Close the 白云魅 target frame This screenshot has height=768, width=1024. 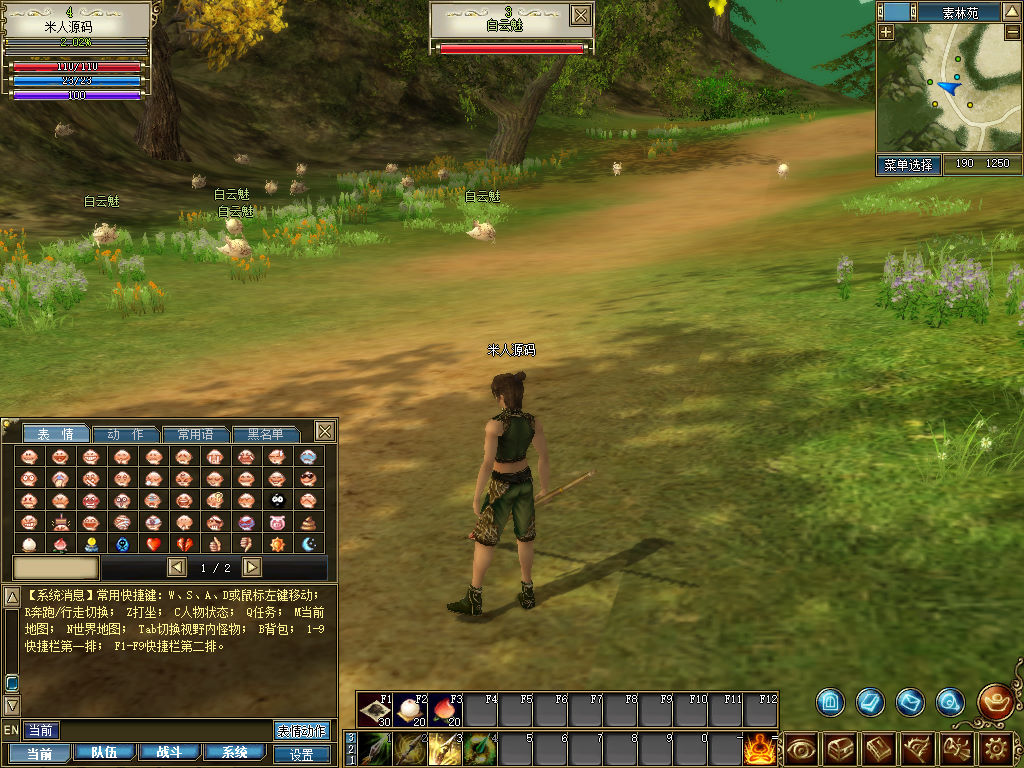580,15
